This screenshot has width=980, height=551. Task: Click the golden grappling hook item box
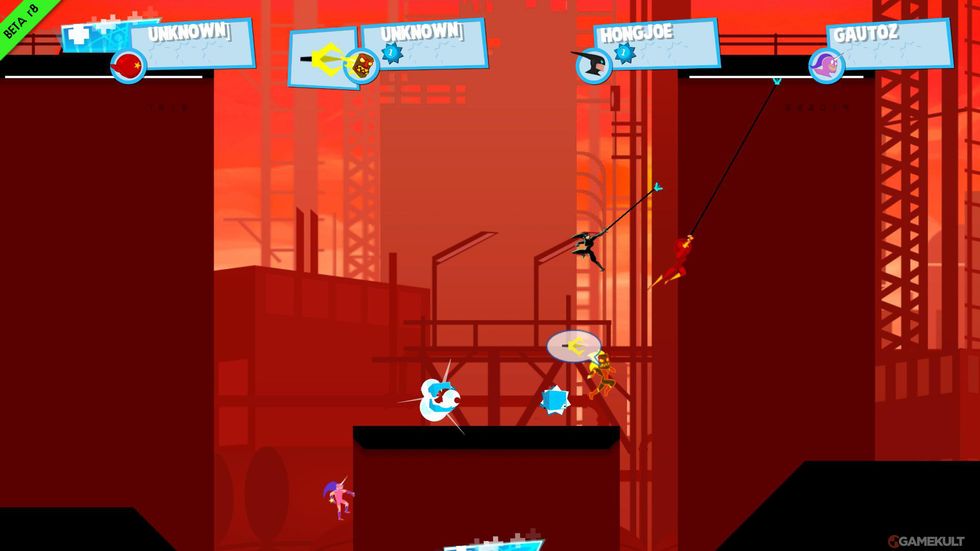320,56
